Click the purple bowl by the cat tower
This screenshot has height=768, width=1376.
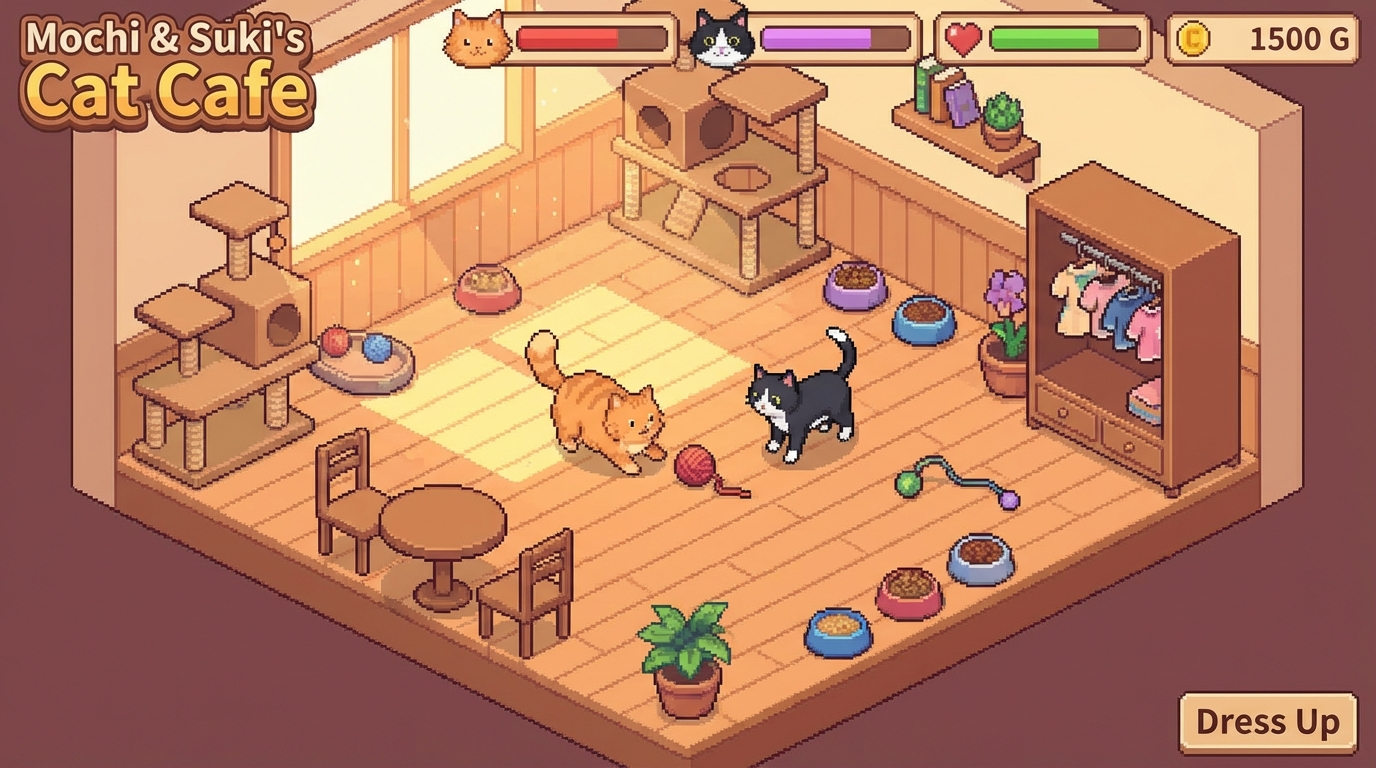point(855,287)
